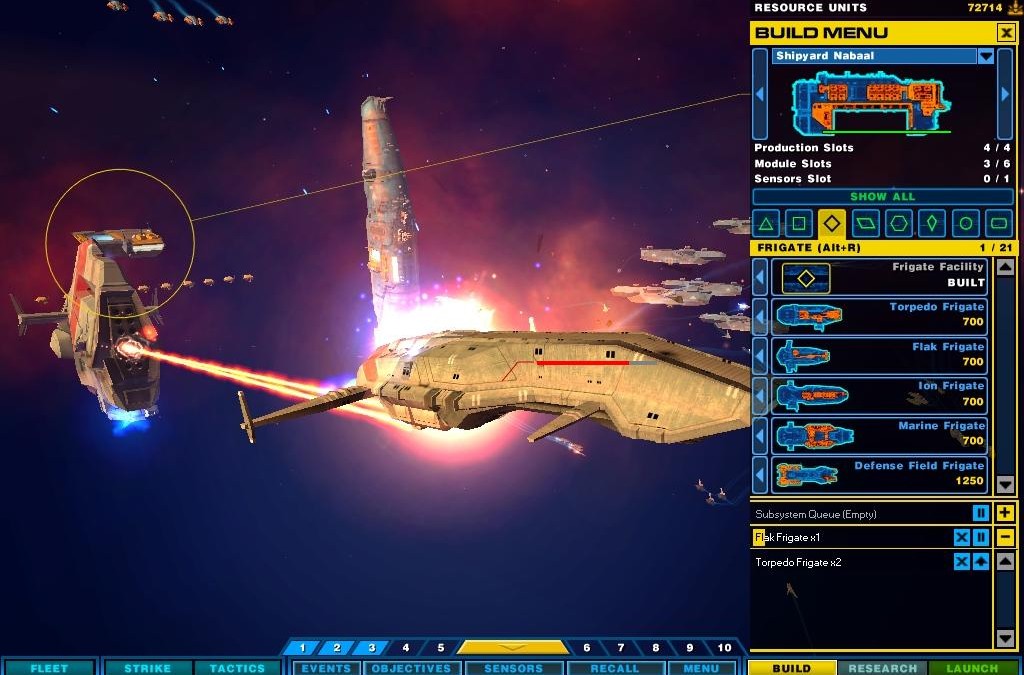Image resolution: width=1024 pixels, height=675 pixels.
Task: Build a Torpedo Frigate
Action: point(879,315)
